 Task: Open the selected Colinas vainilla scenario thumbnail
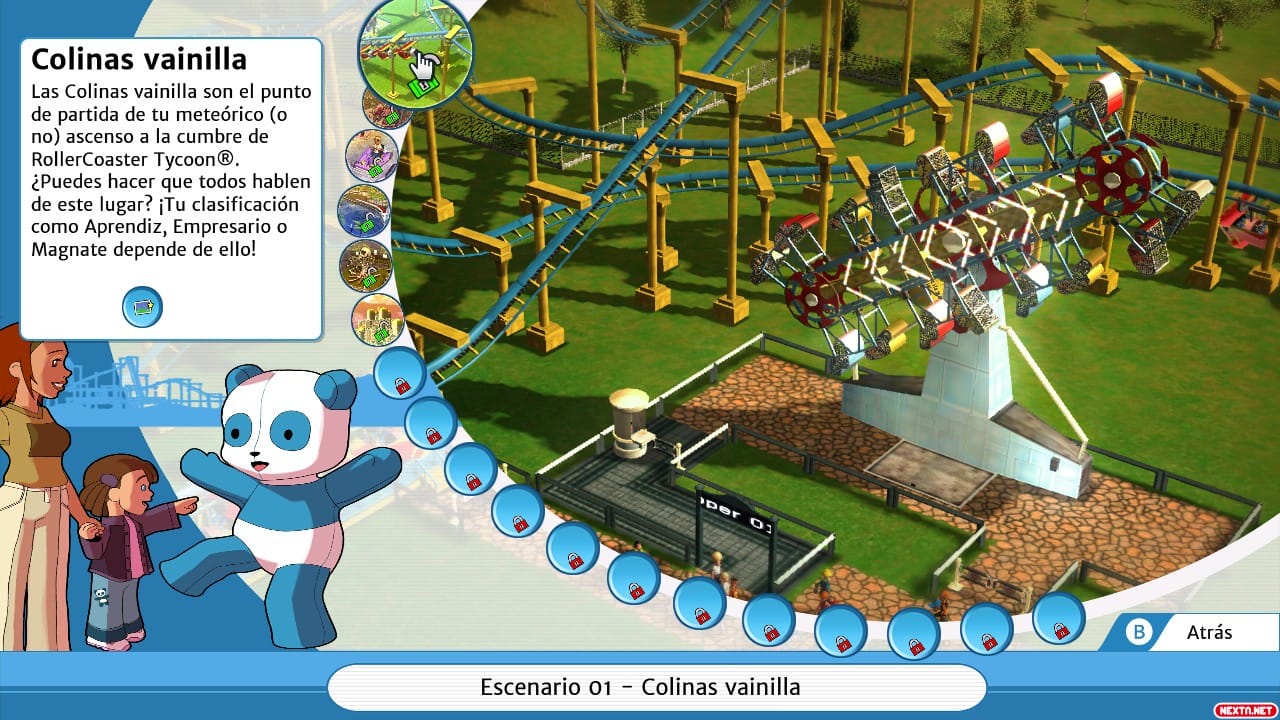pyautogui.click(x=415, y=50)
